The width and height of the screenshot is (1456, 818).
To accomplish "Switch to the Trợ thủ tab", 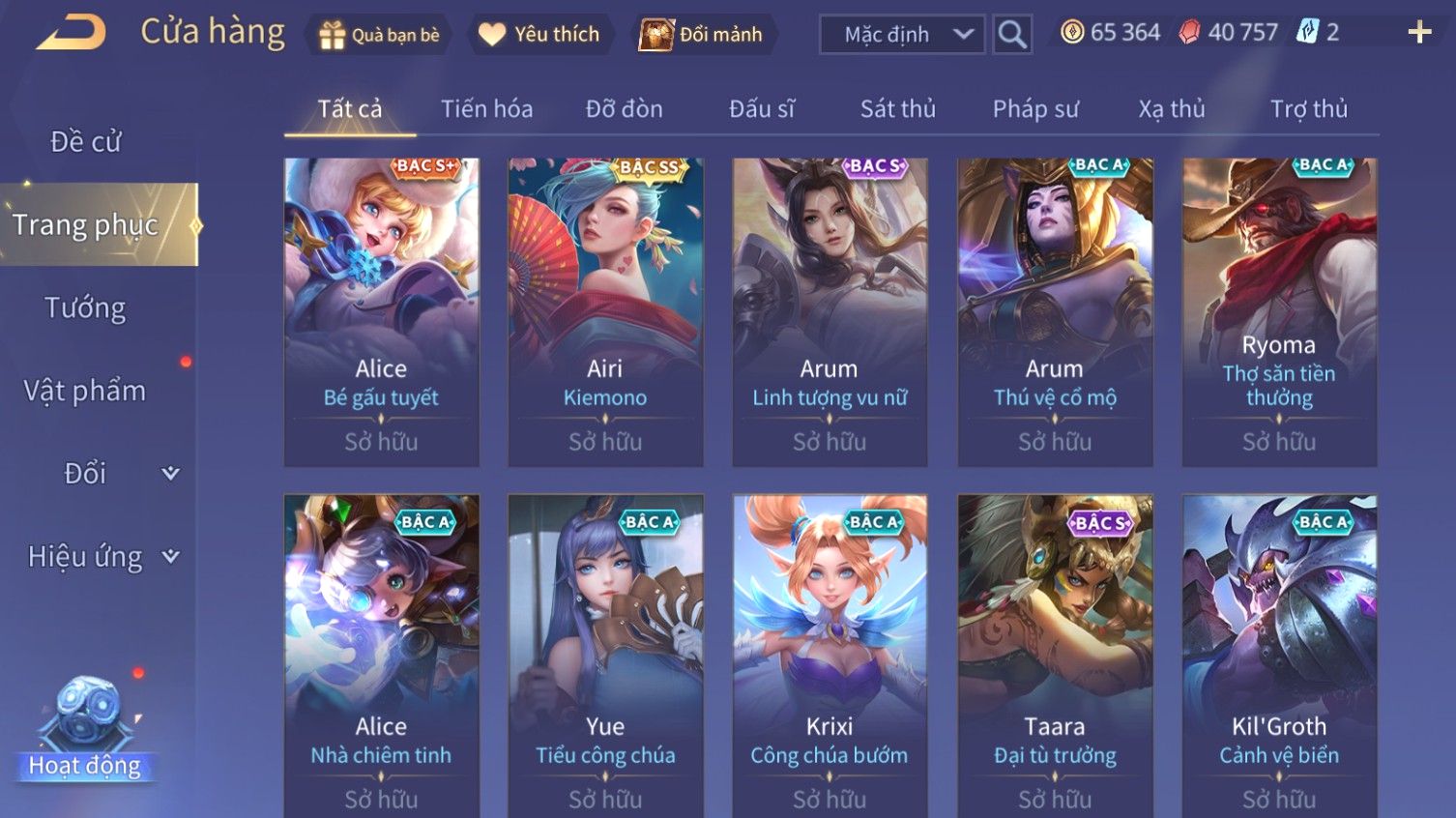I will [1308, 109].
